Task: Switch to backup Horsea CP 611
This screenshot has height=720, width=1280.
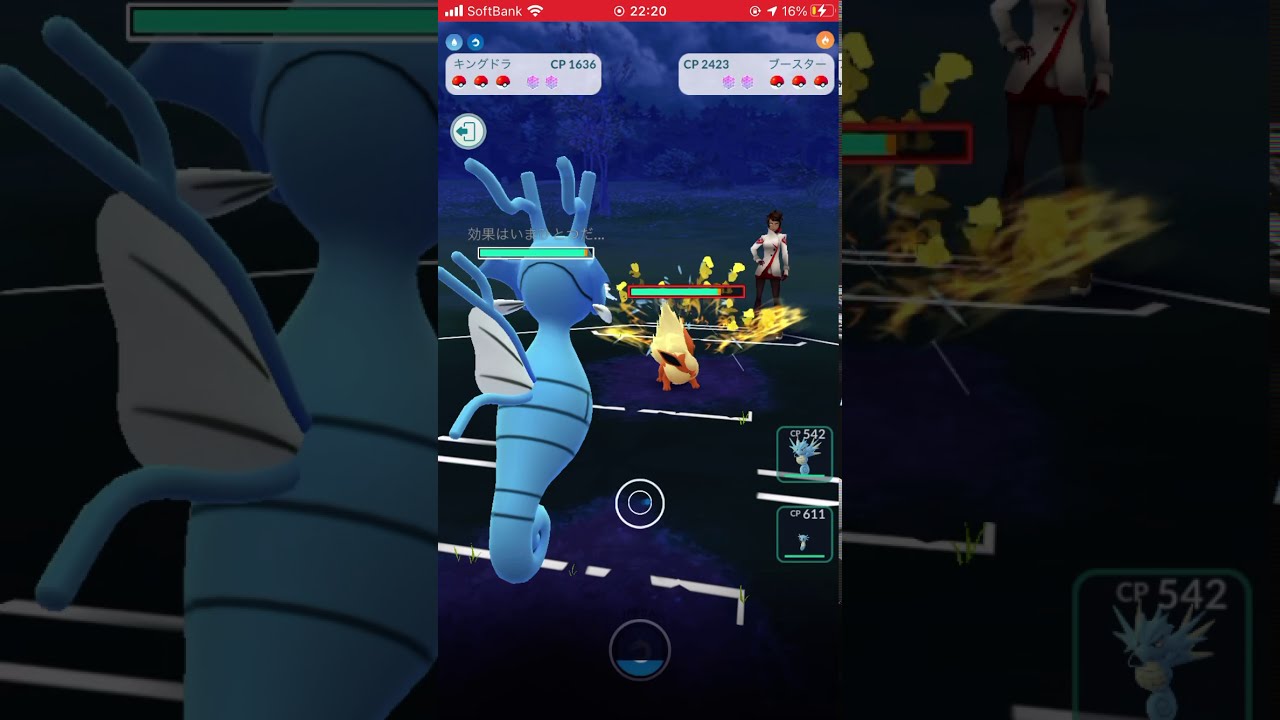Action: tap(803, 533)
